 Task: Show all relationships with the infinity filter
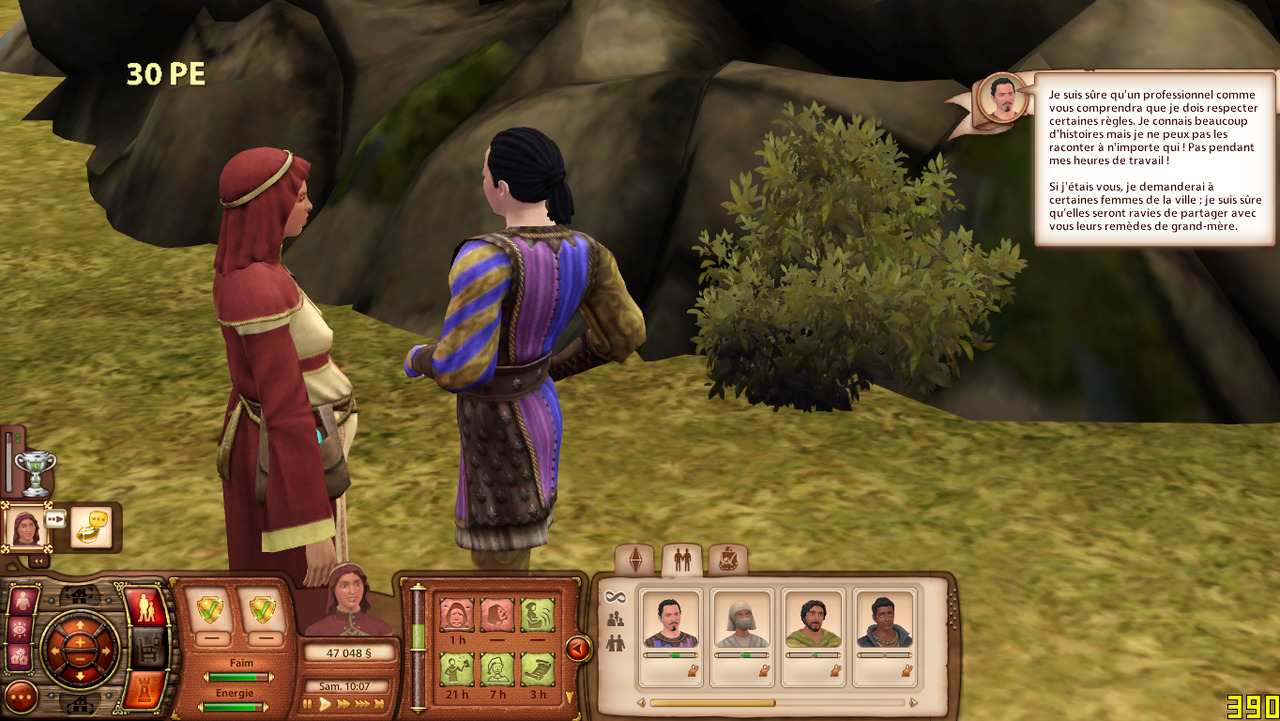click(614, 597)
